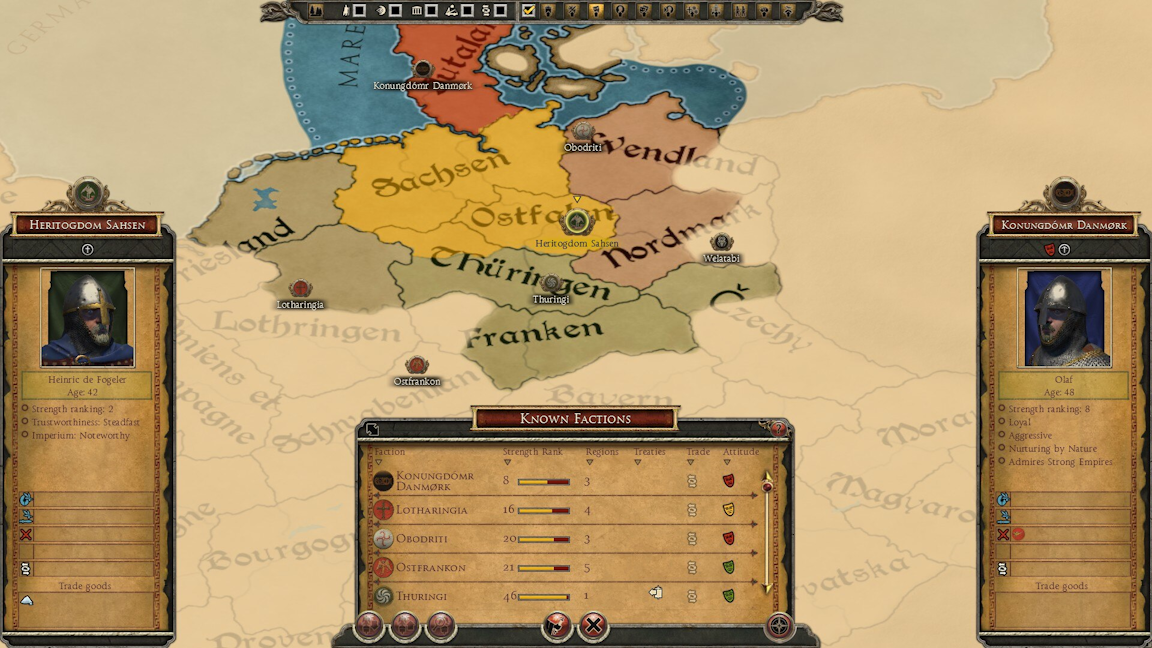1152x648 pixels.
Task: Click the compass button at panel's bottom right
Action: pyautogui.click(x=779, y=627)
